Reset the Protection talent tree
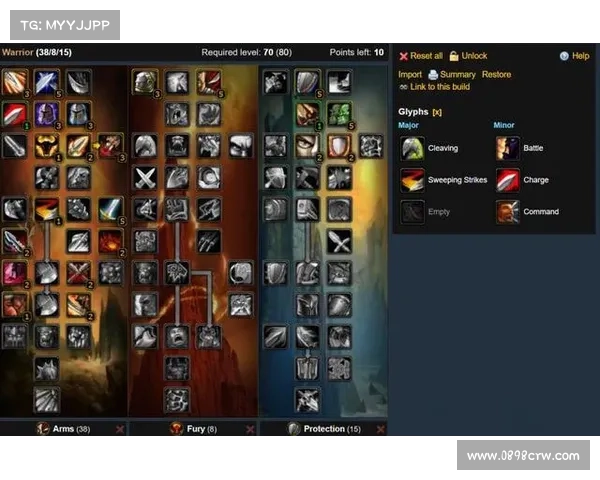The height and width of the screenshot is (480, 600). pos(378,429)
